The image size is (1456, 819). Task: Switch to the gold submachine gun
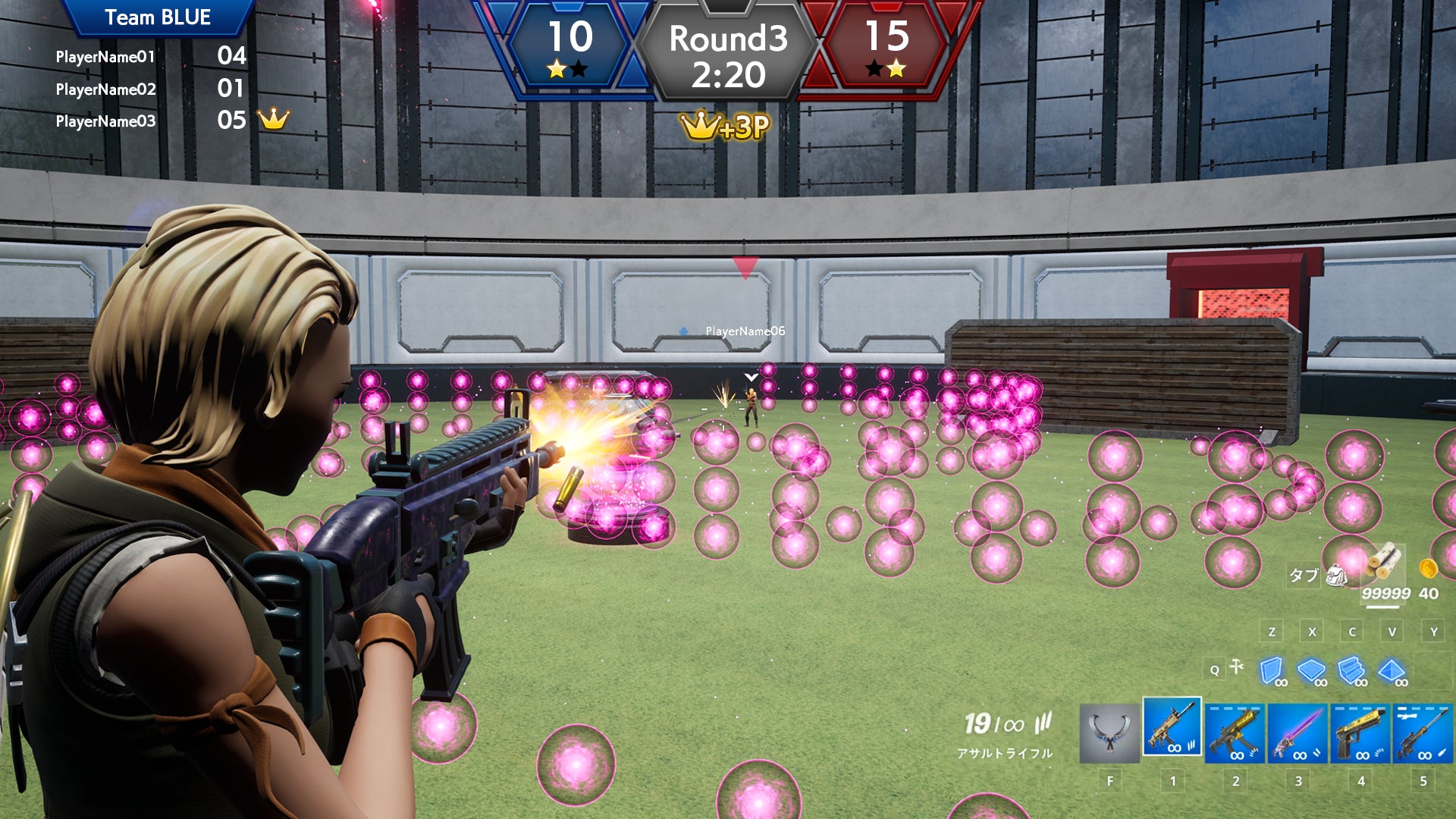click(1235, 733)
